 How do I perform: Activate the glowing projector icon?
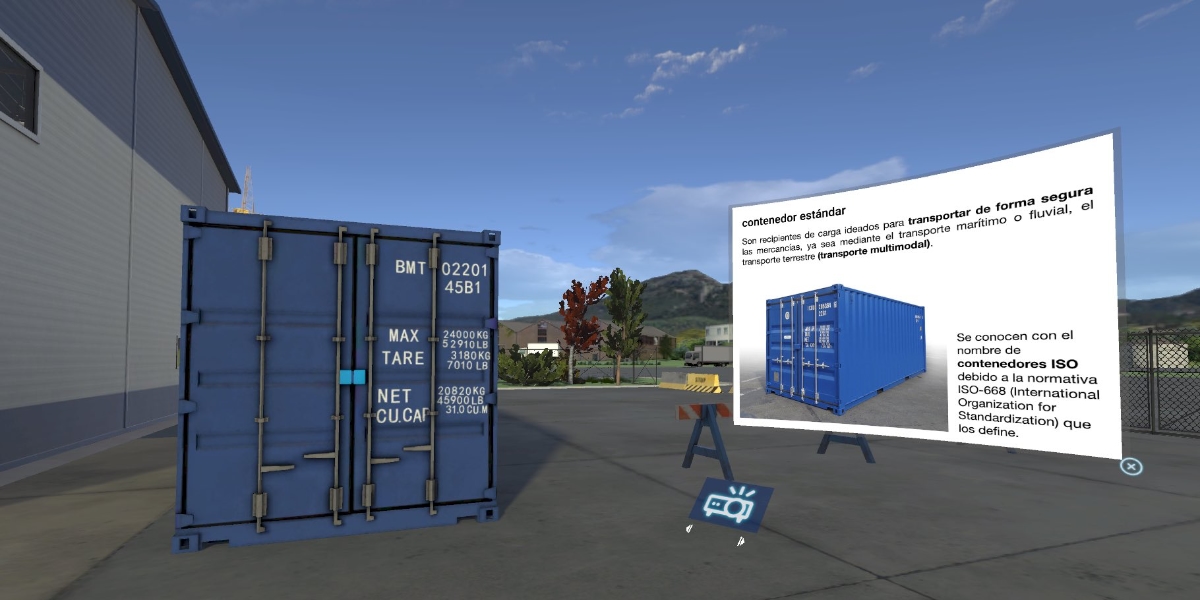pos(728,505)
